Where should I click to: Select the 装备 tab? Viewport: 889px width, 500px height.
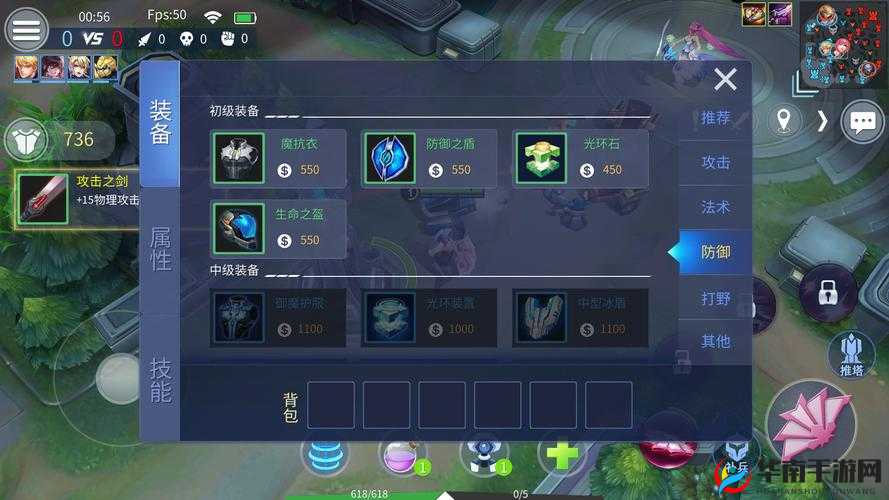coord(160,122)
